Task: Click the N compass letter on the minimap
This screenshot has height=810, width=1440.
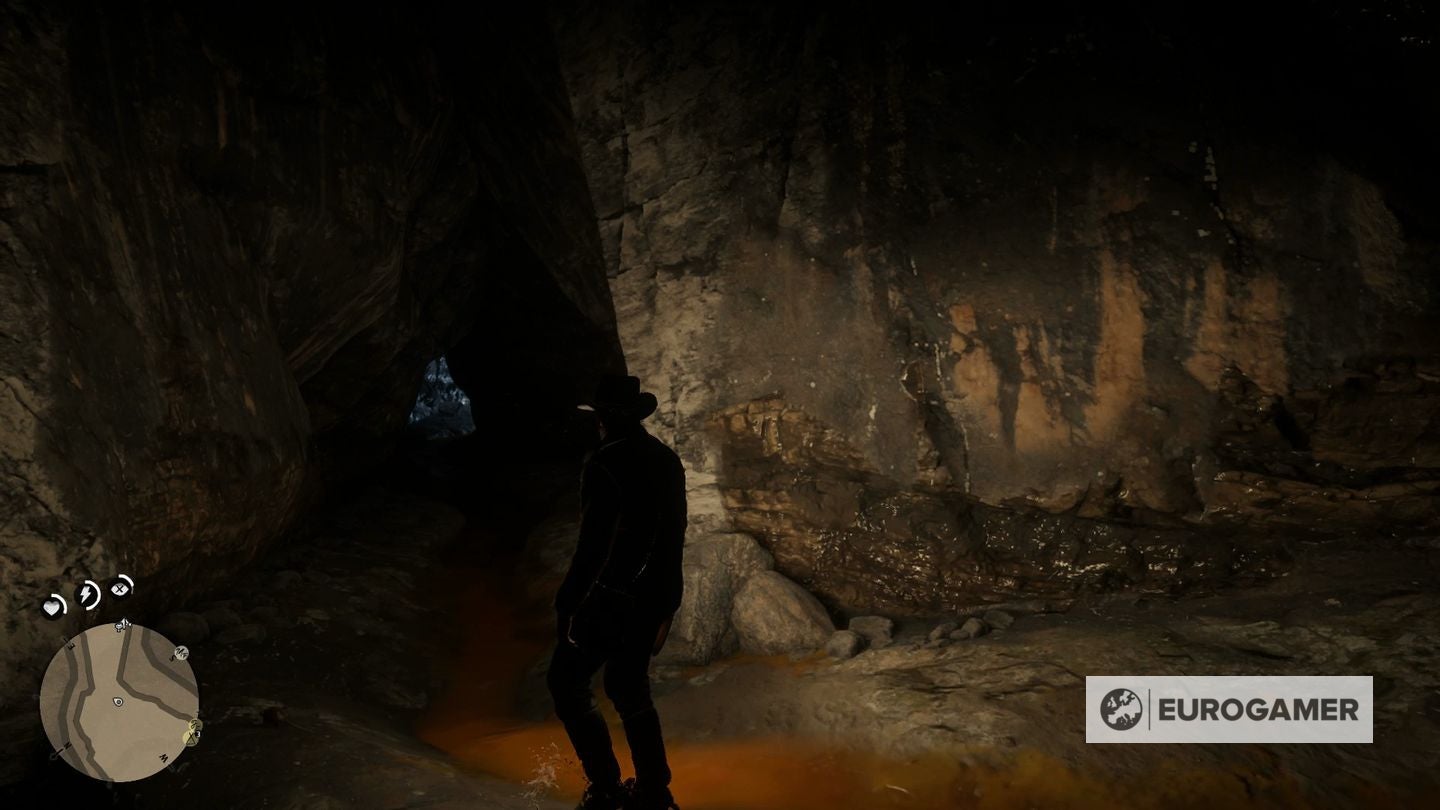Action: pyautogui.click(x=66, y=745)
